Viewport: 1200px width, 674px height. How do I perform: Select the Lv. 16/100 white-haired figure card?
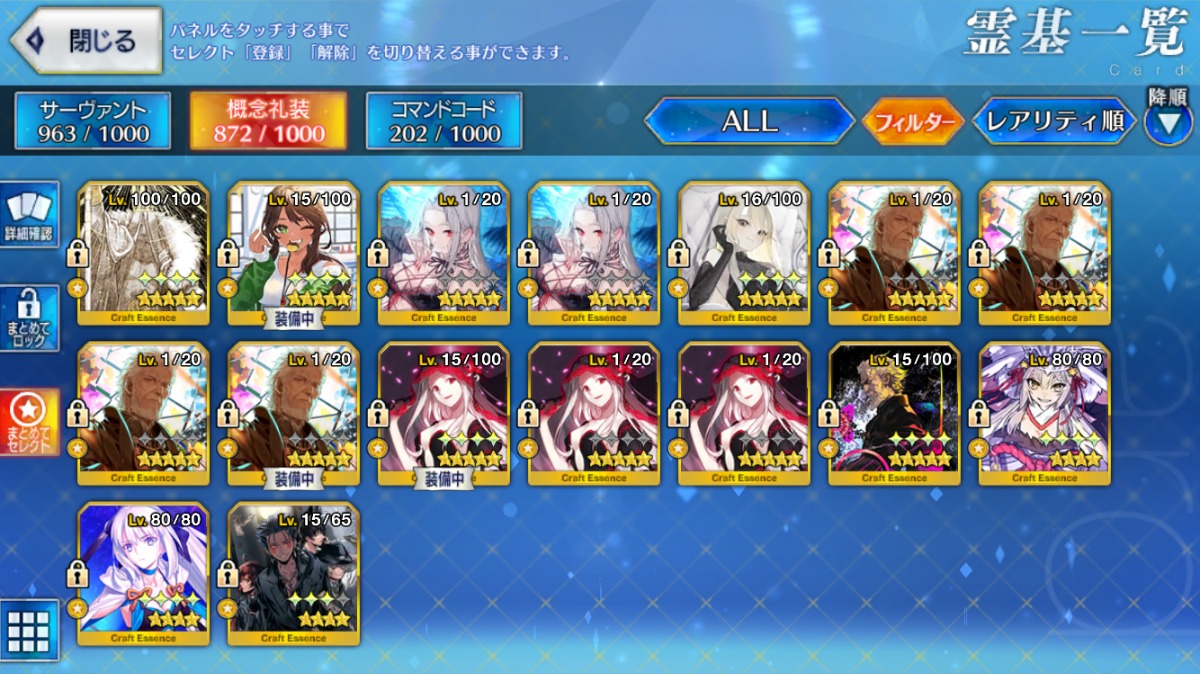pyautogui.click(x=743, y=252)
